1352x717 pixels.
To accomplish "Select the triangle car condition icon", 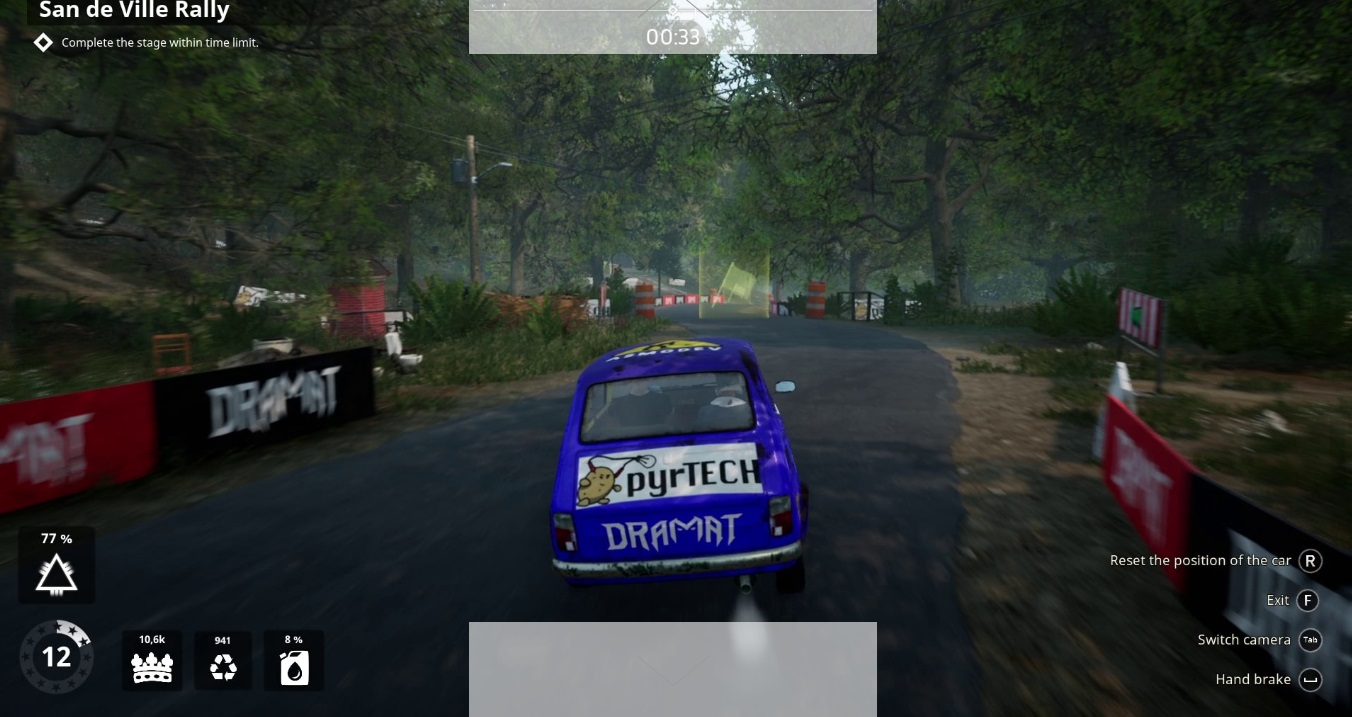I will click(x=57, y=575).
